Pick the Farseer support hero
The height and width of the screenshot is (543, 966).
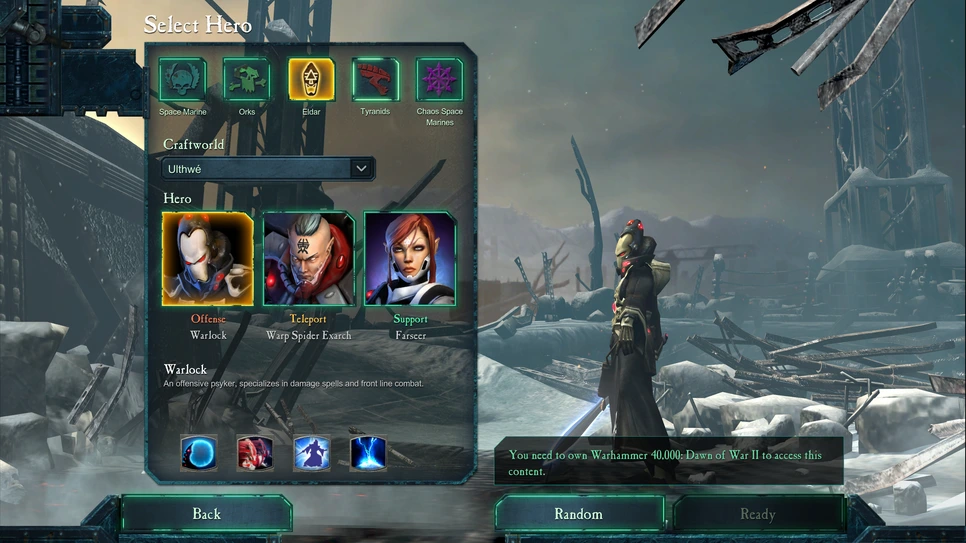pos(410,258)
